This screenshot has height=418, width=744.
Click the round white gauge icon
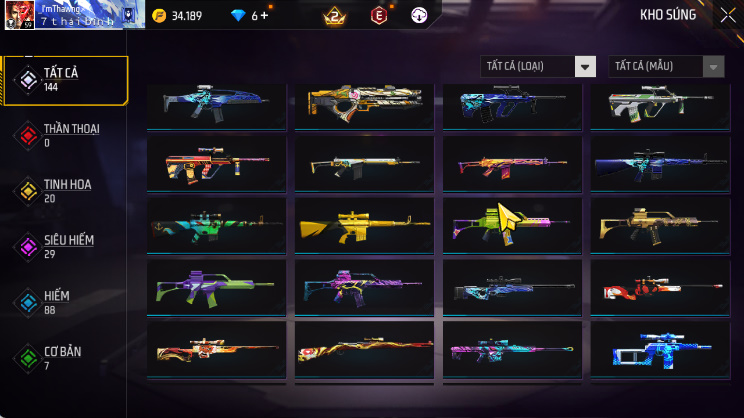coord(420,15)
